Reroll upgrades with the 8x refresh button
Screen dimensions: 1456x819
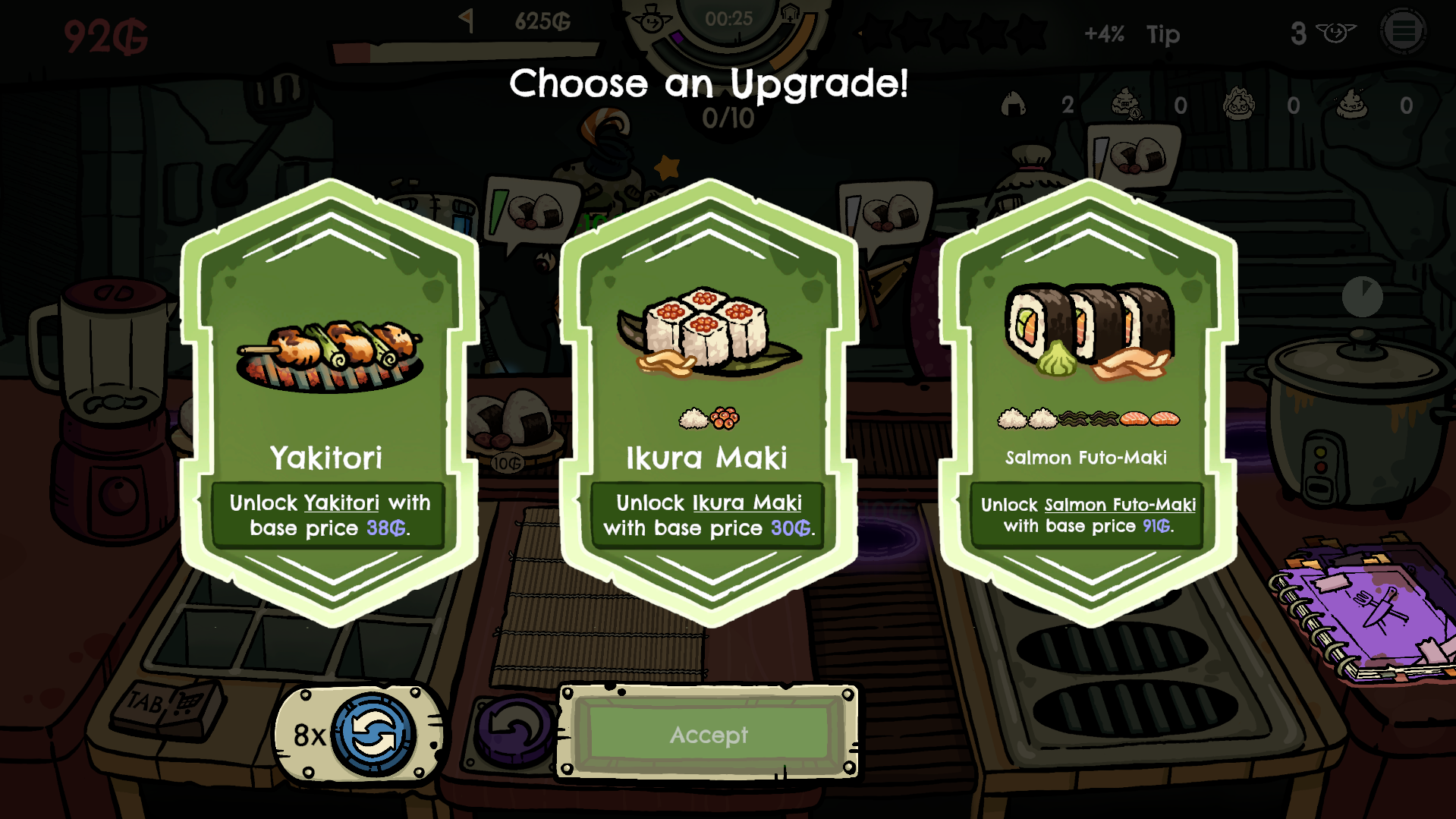373,734
